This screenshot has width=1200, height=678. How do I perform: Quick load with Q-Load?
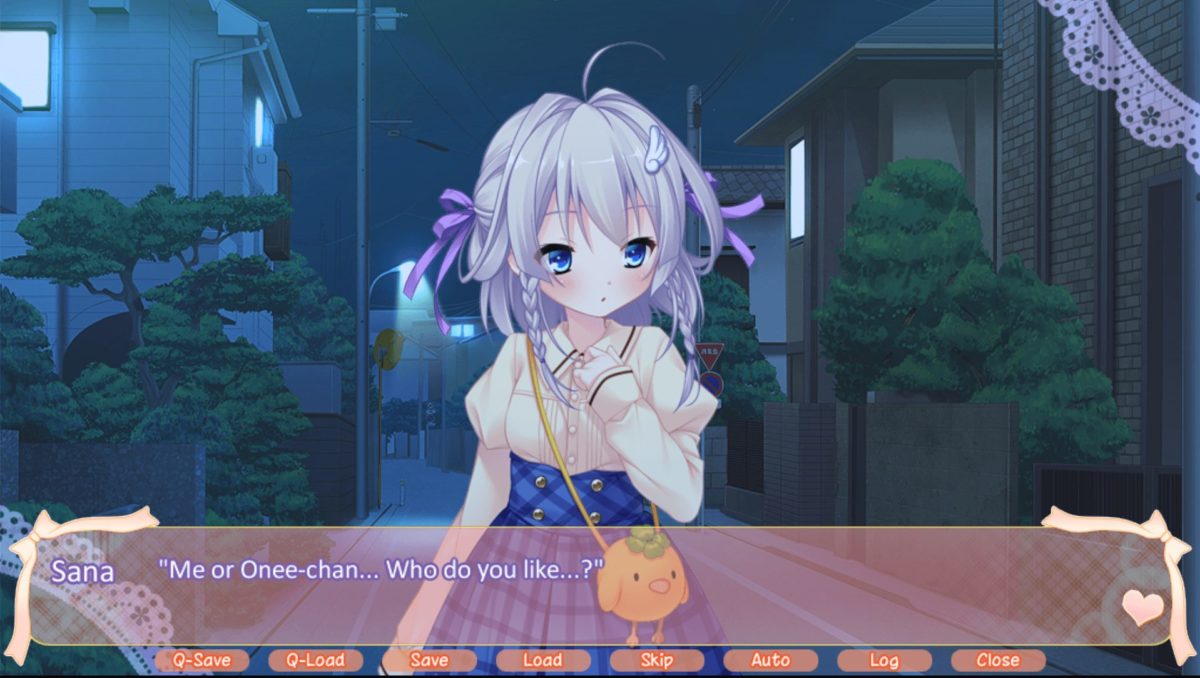(x=315, y=660)
